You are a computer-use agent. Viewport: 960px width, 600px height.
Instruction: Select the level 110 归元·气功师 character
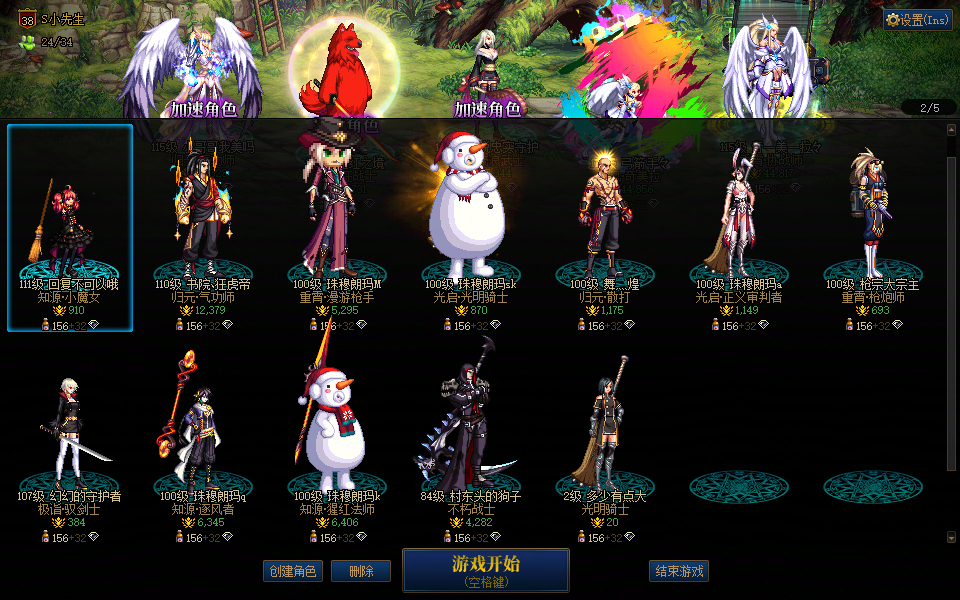(x=203, y=228)
